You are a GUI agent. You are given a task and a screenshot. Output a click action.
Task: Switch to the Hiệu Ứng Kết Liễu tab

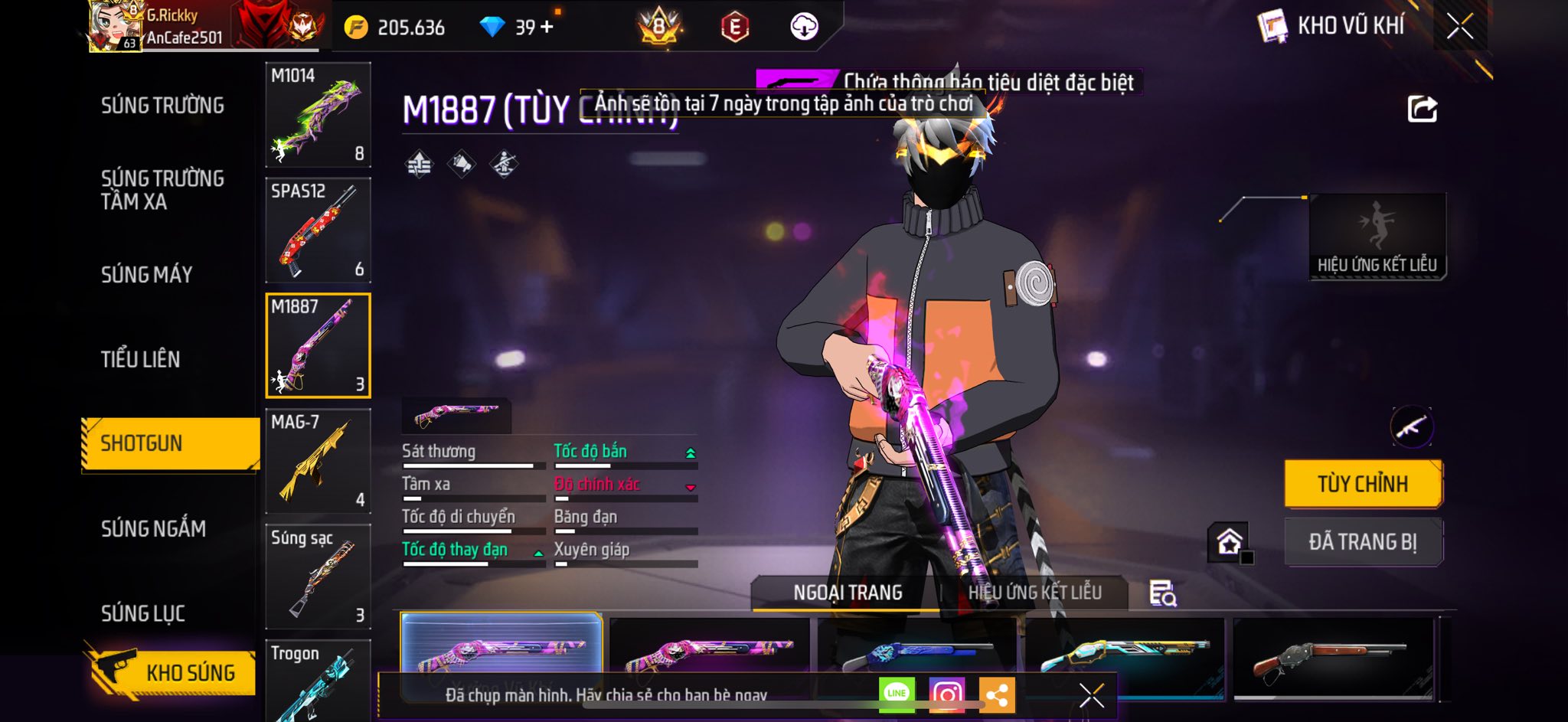coord(1034,593)
